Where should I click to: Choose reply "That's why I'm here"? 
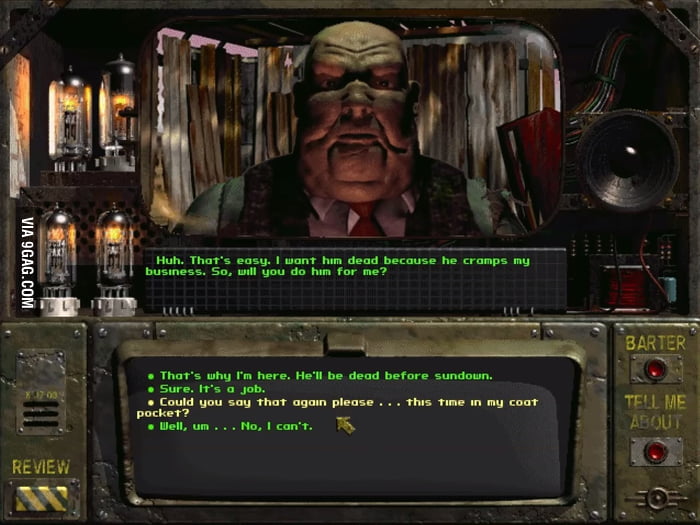[325, 375]
